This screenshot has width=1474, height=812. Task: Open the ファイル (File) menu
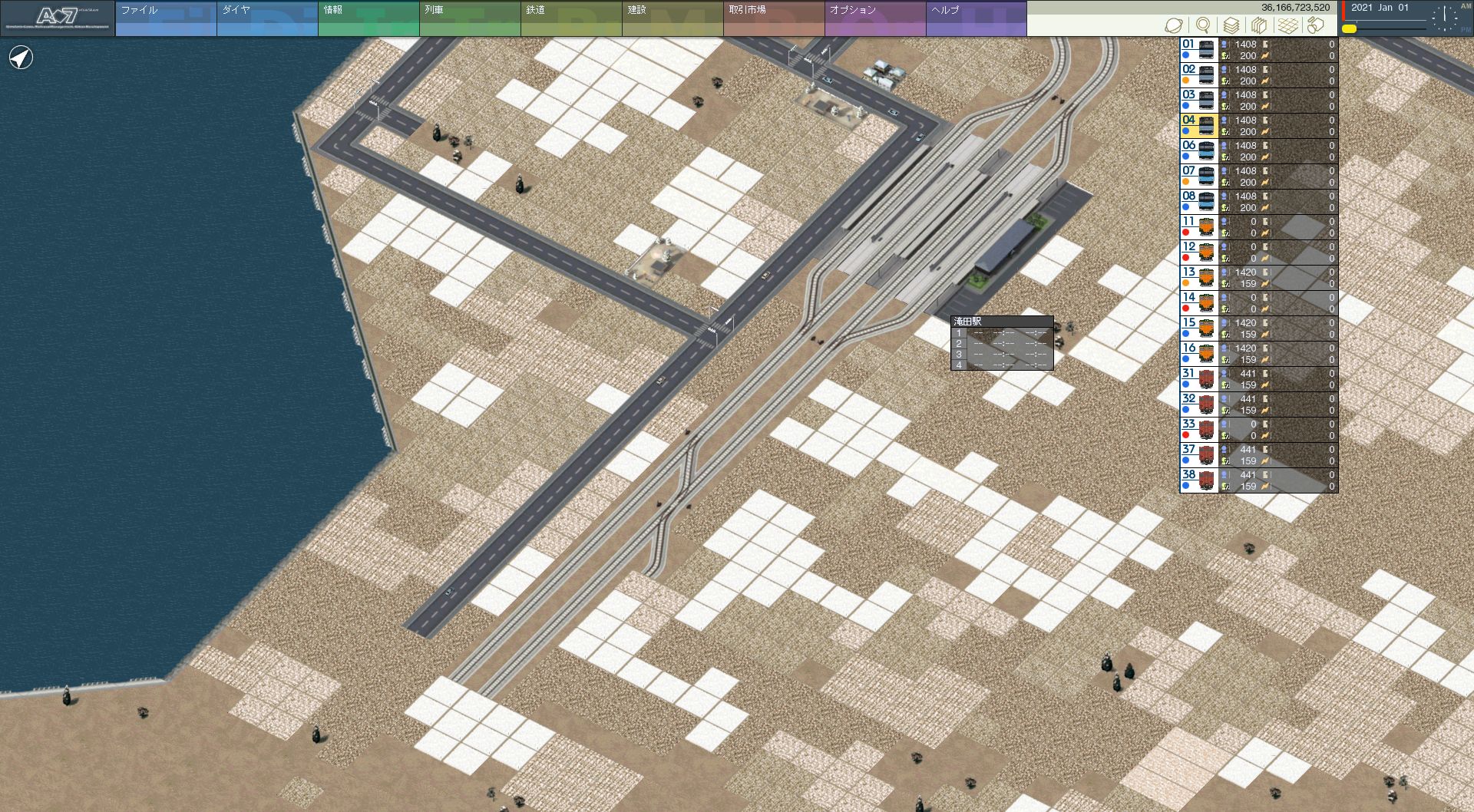tap(166, 18)
